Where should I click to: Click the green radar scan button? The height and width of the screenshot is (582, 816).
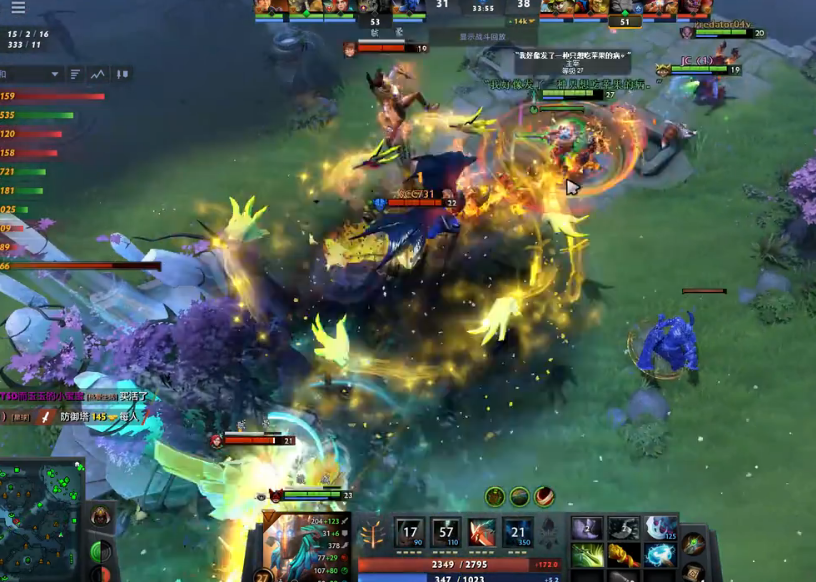click(x=101, y=551)
